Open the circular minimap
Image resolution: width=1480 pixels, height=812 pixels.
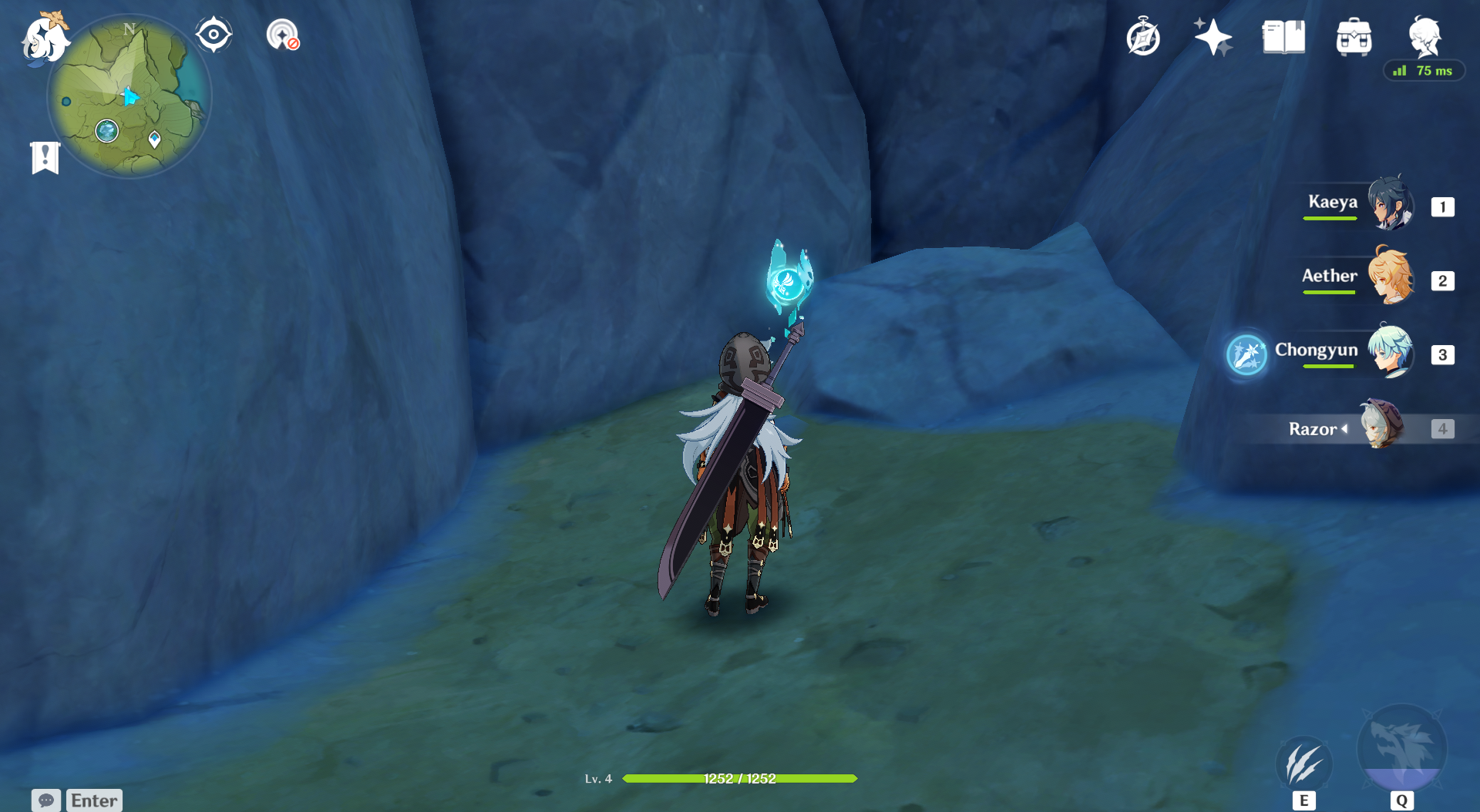click(x=129, y=98)
